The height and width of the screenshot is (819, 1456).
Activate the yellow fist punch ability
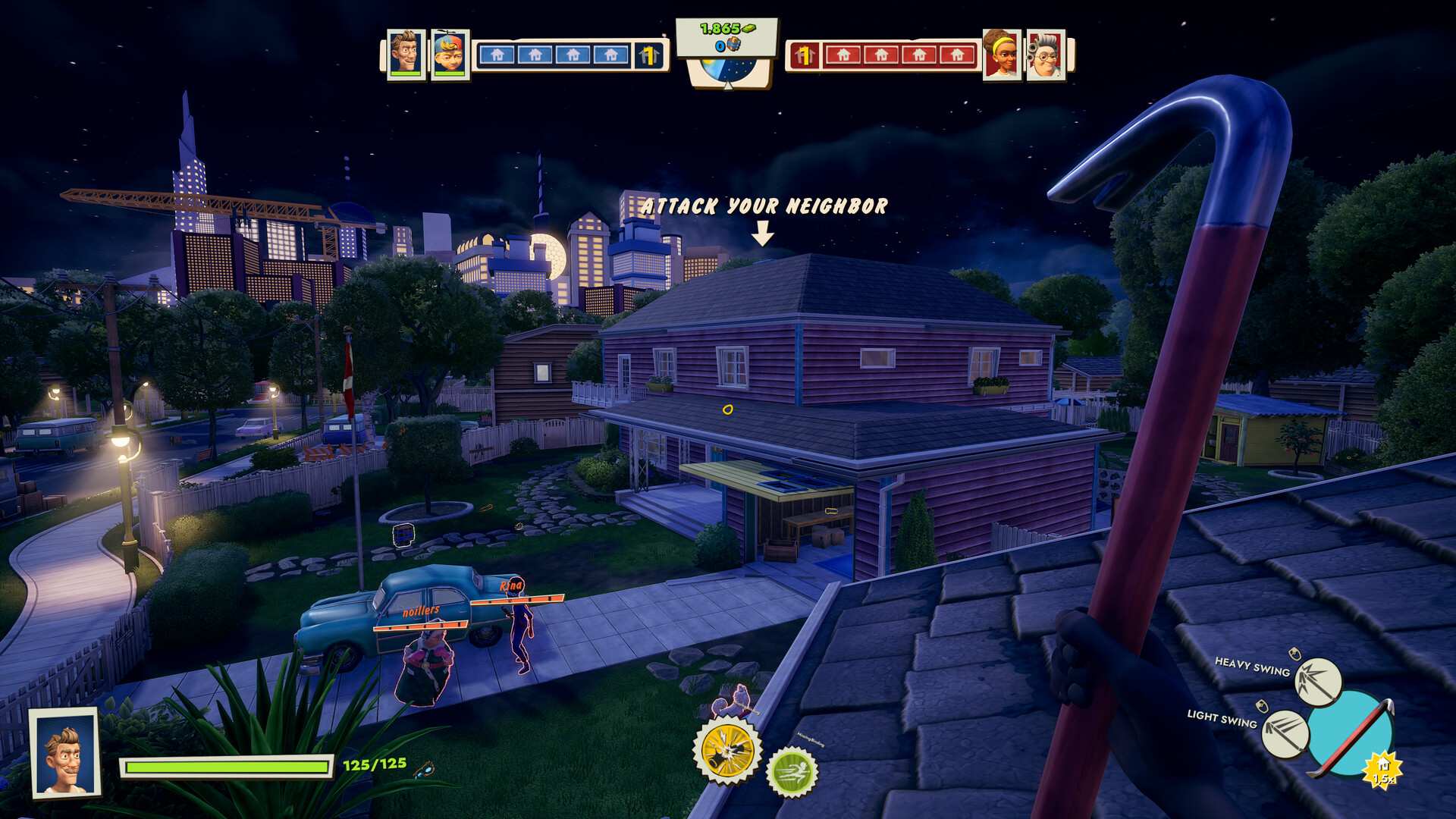tap(728, 750)
